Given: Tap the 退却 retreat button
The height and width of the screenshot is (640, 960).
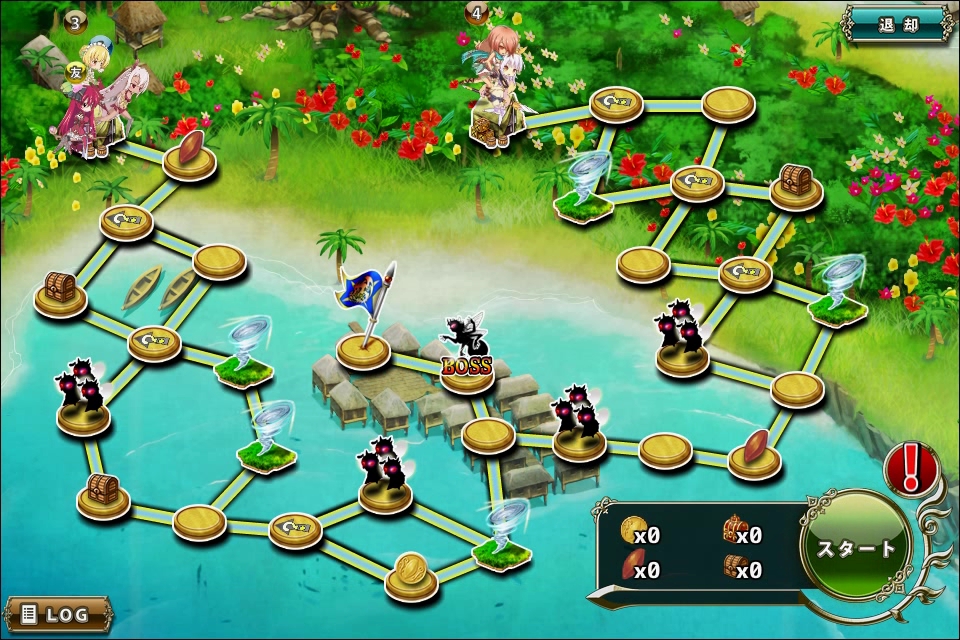Looking at the screenshot, I should point(897,24).
